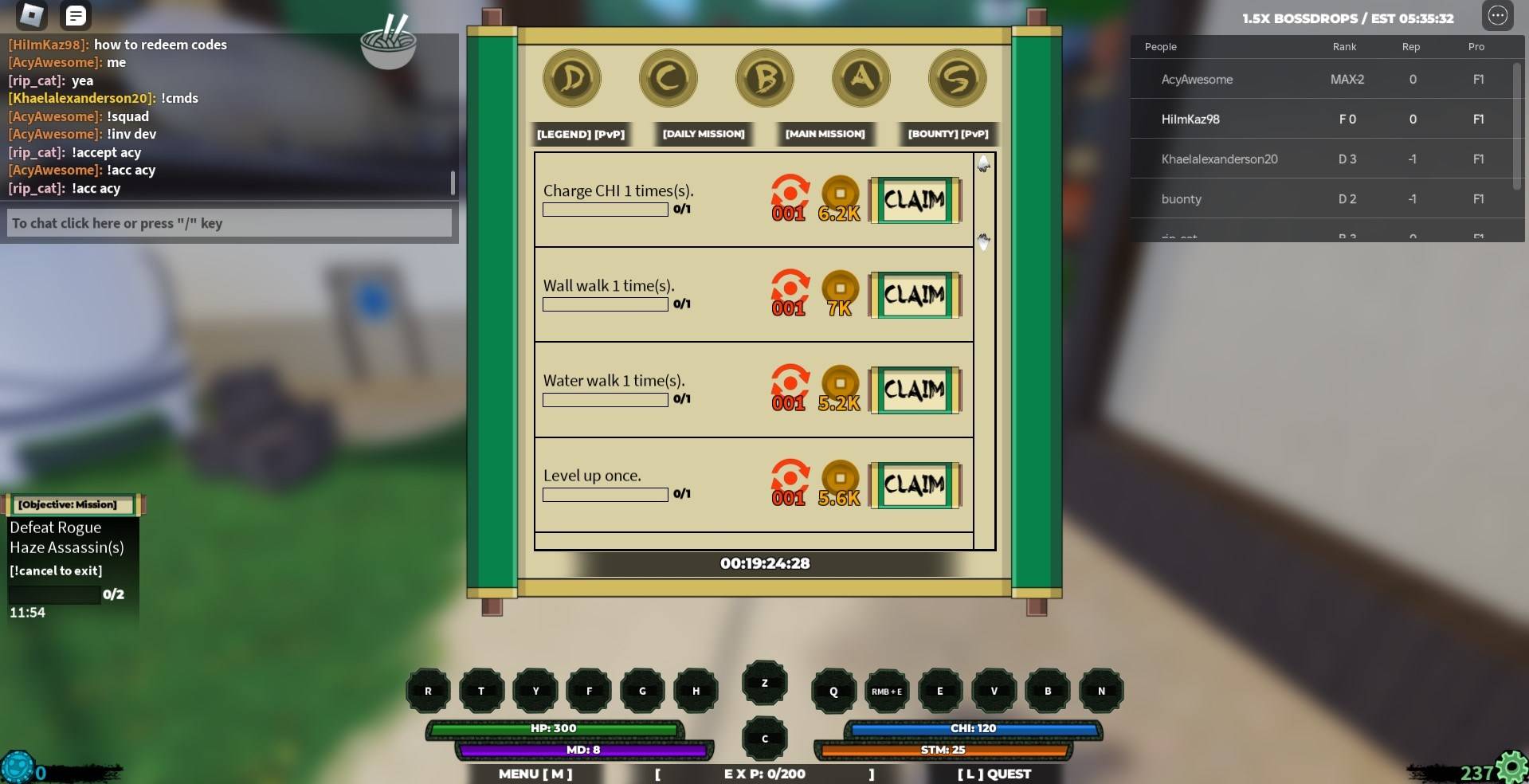Click the Charge CHI progress bar
Viewport: 1529px width, 784px height.
click(x=604, y=210)
